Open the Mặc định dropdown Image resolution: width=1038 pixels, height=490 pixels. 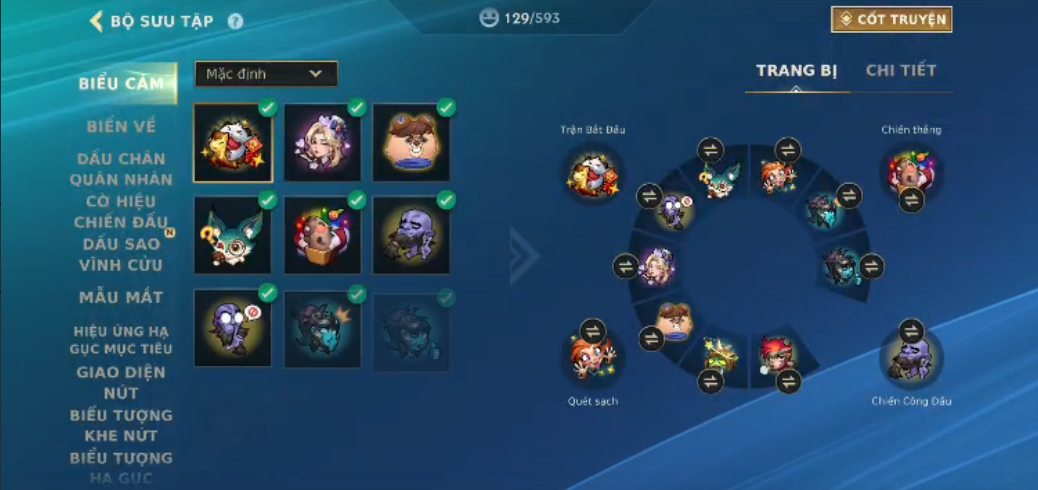[x=266, y=74]
